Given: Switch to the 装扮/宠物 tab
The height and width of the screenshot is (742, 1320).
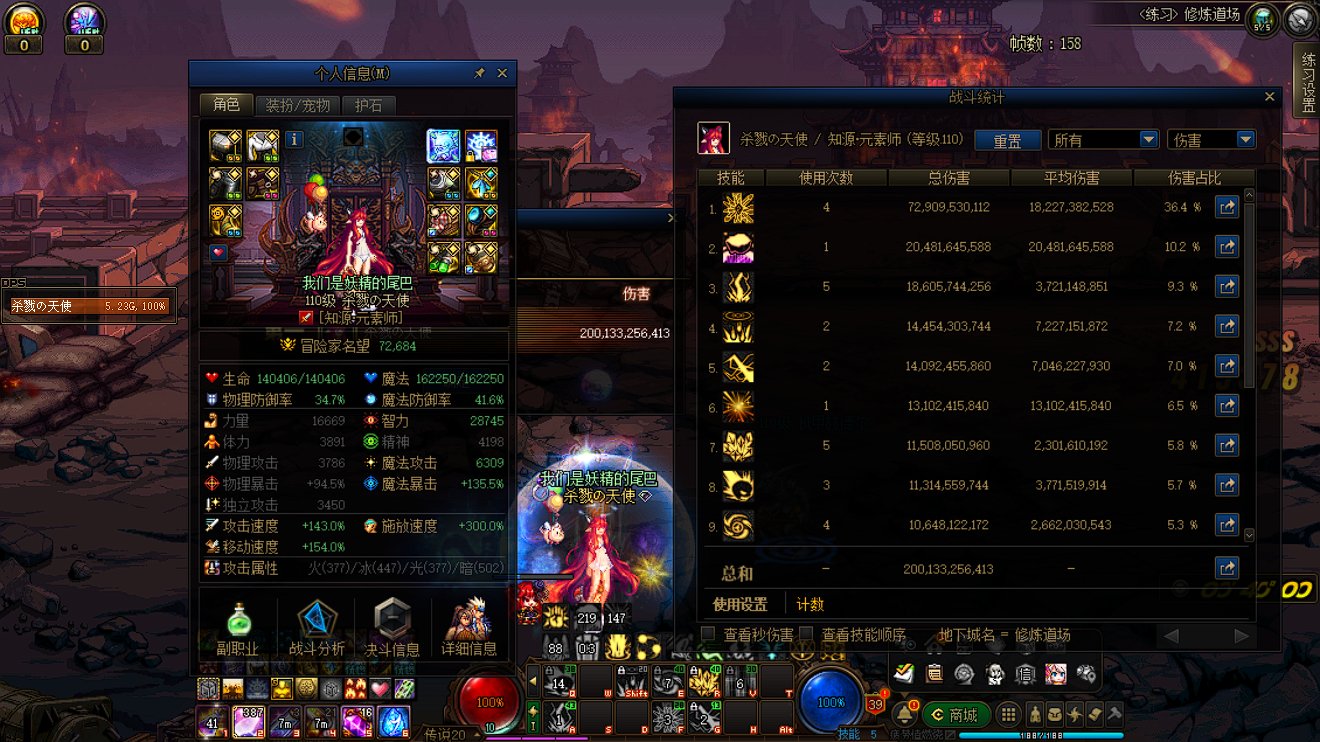Looking at the screenshot, I should pyautogui.click(x=297, y=105).
